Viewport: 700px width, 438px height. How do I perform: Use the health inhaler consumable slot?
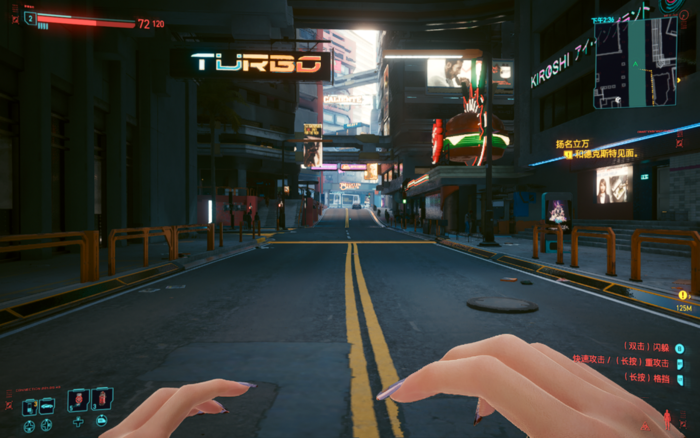[x=78, y=400]
